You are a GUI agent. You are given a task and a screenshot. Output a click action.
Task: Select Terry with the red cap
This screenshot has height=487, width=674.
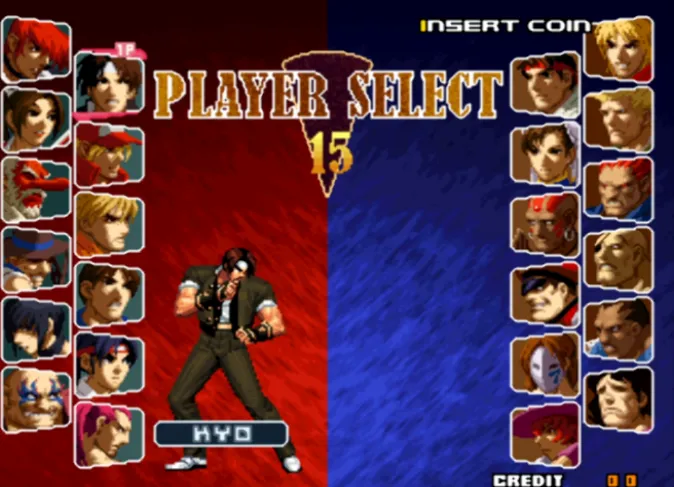(108, 155)
